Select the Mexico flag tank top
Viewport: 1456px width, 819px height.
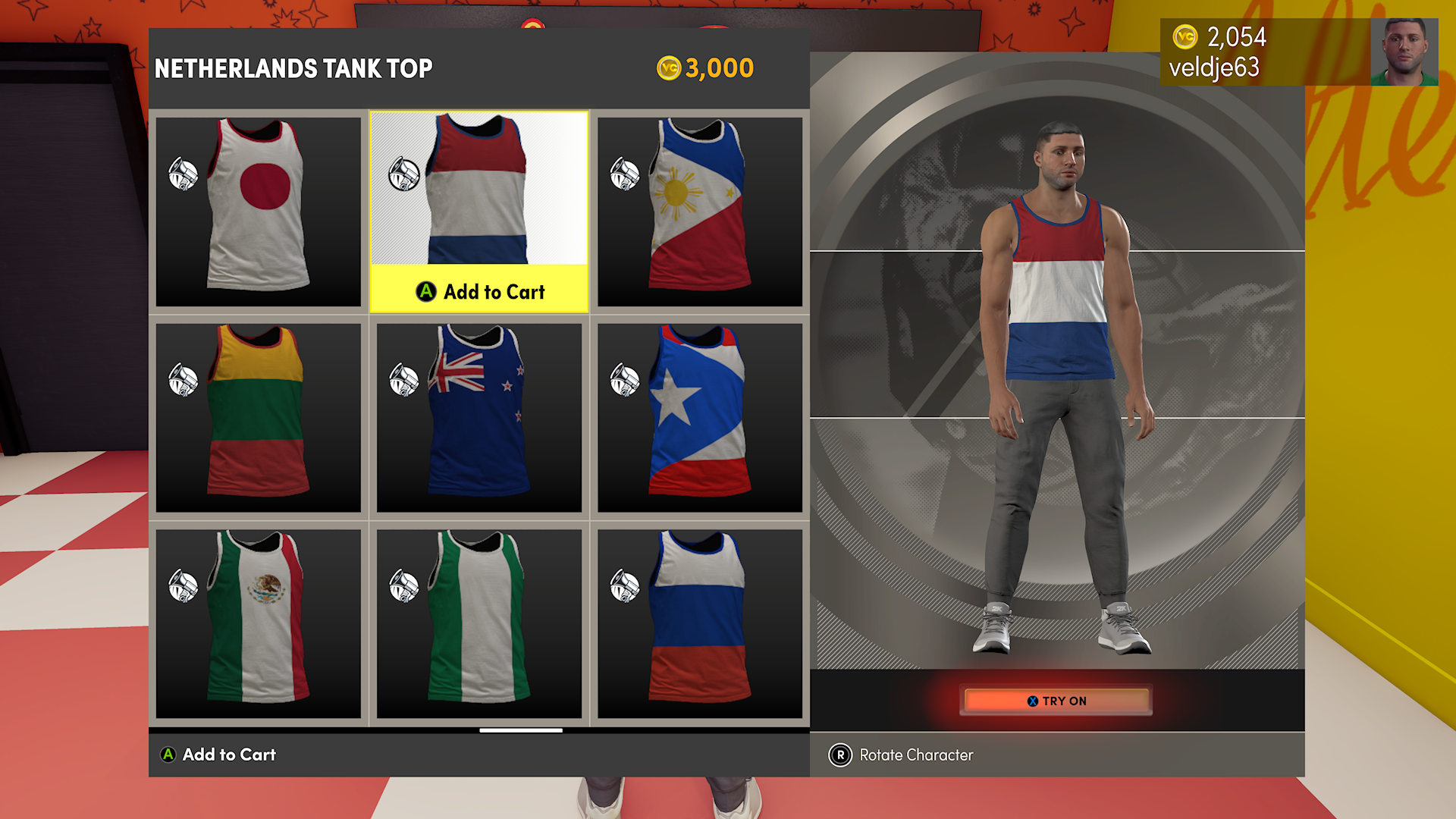coord(258,623)
